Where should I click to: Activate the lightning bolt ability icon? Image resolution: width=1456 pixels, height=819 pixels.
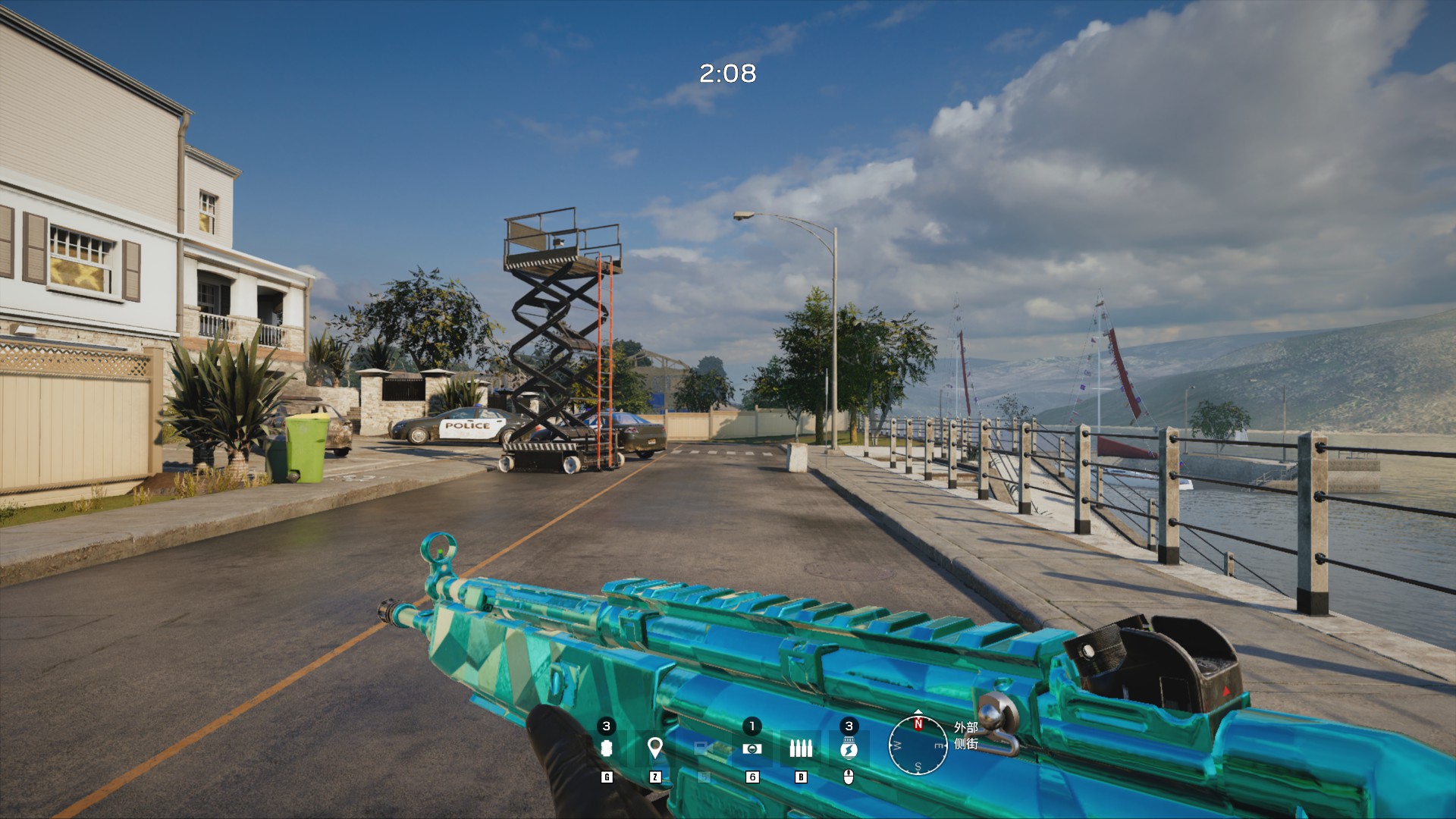849,749
